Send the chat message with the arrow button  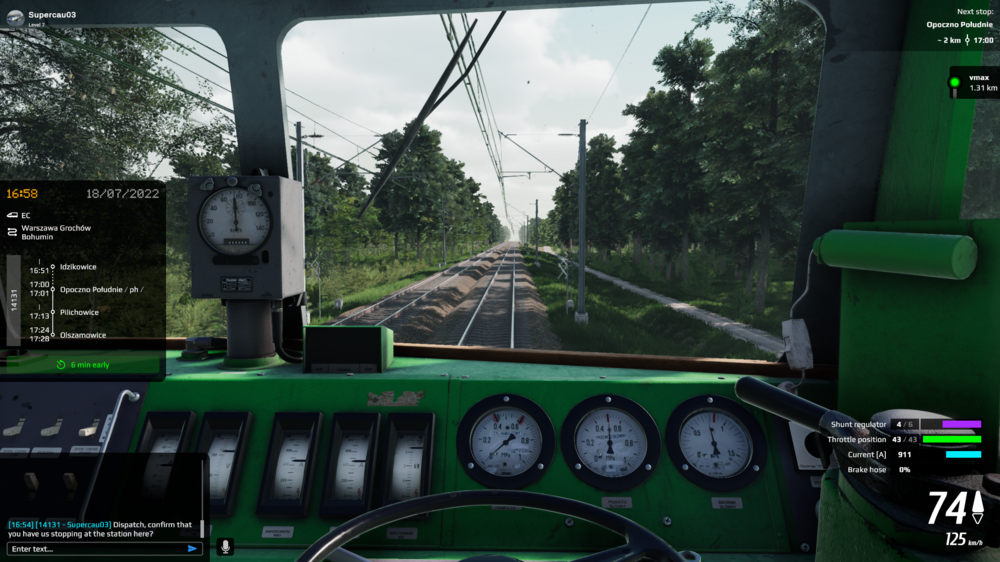click(x=192, y=548)
